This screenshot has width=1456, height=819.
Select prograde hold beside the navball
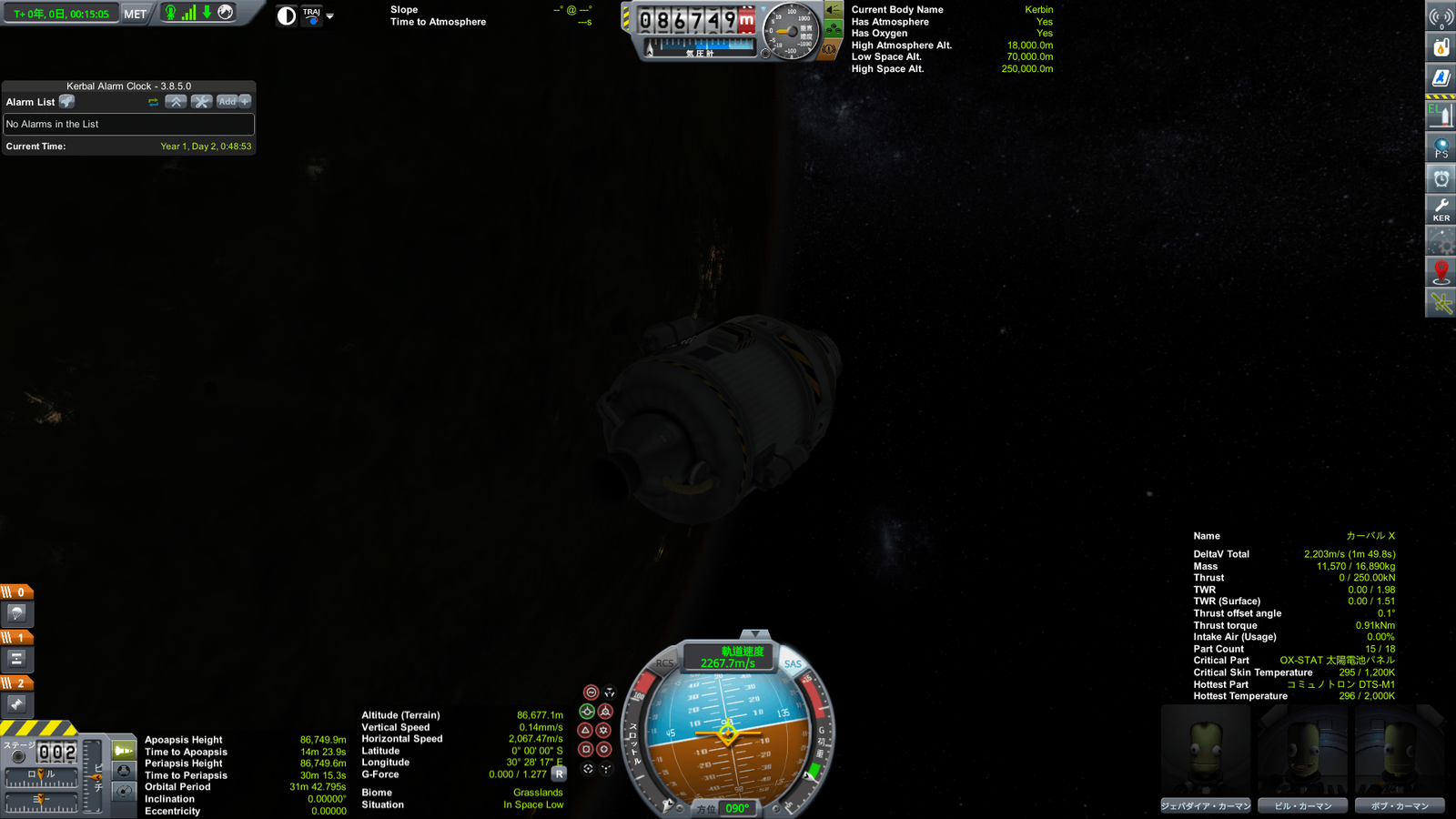587,712
